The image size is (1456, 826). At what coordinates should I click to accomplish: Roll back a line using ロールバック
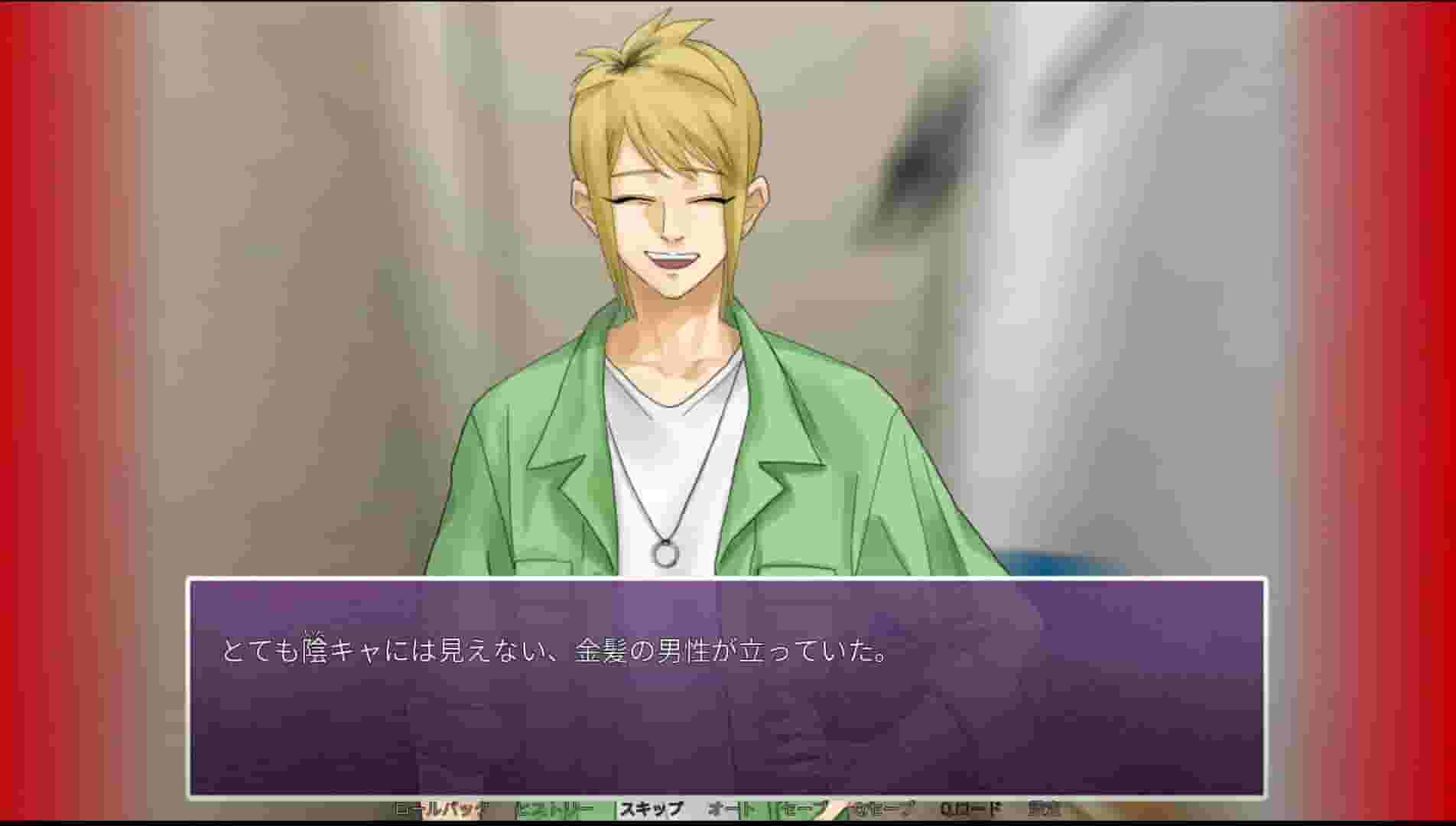tap(440, 810)
